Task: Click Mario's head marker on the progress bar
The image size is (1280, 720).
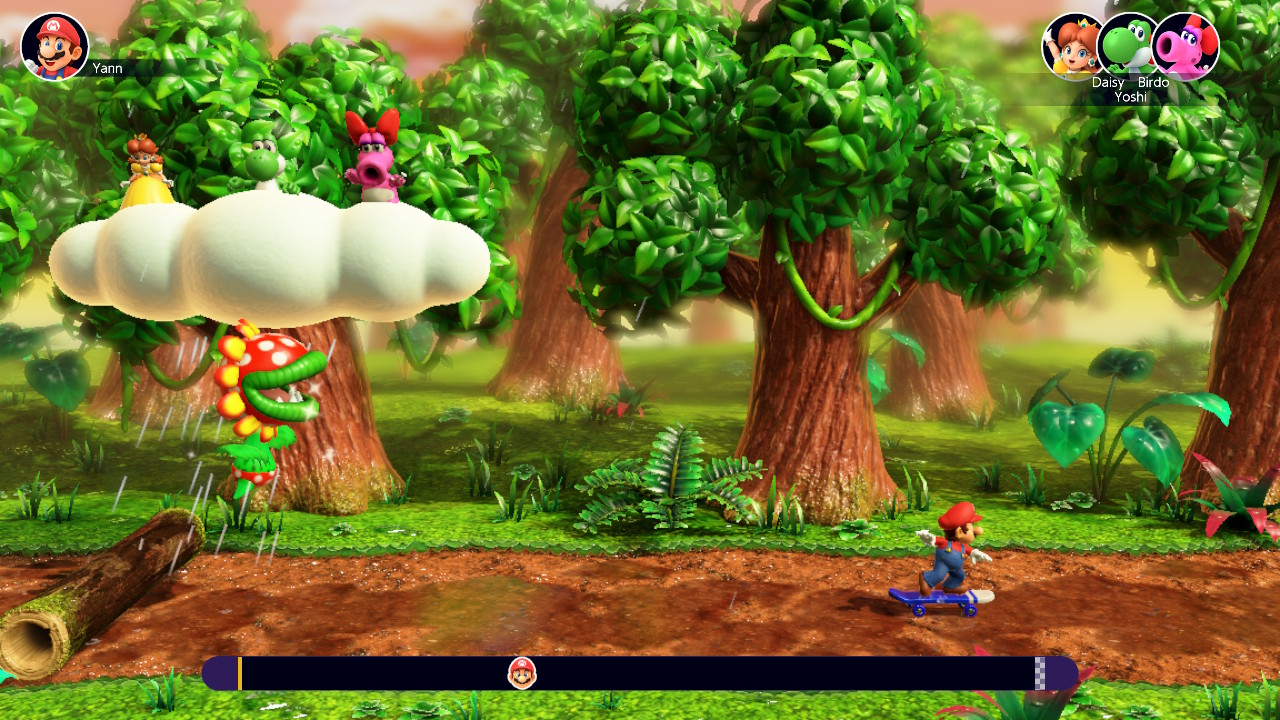Action: coord(522,673)
